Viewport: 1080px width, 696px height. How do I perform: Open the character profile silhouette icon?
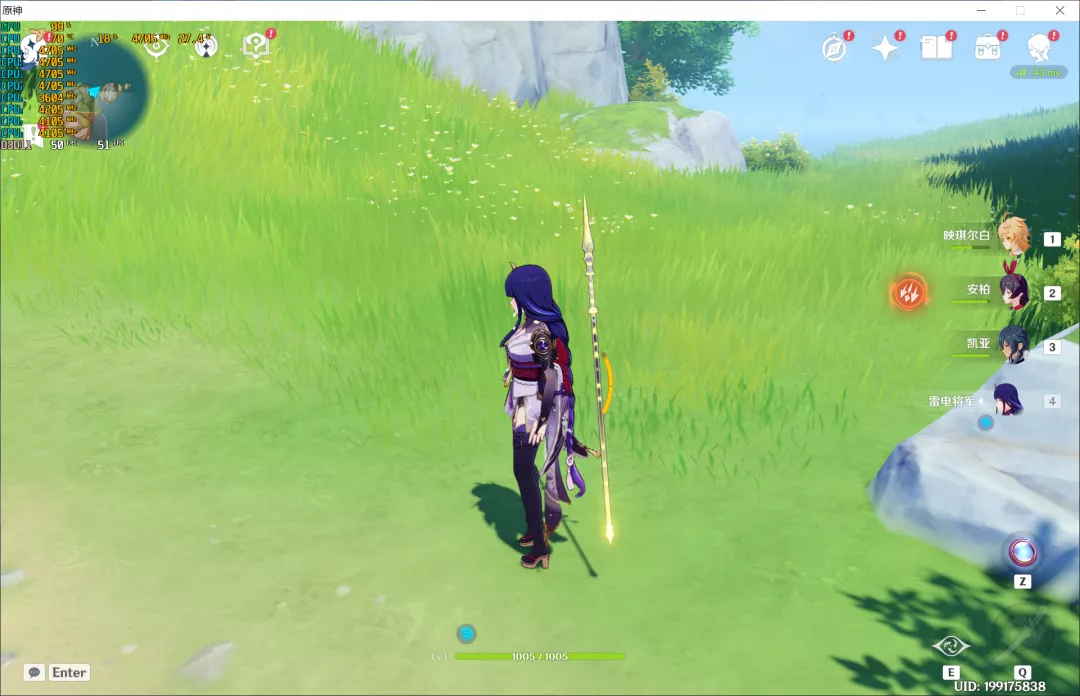click(x=1040, y=47)
